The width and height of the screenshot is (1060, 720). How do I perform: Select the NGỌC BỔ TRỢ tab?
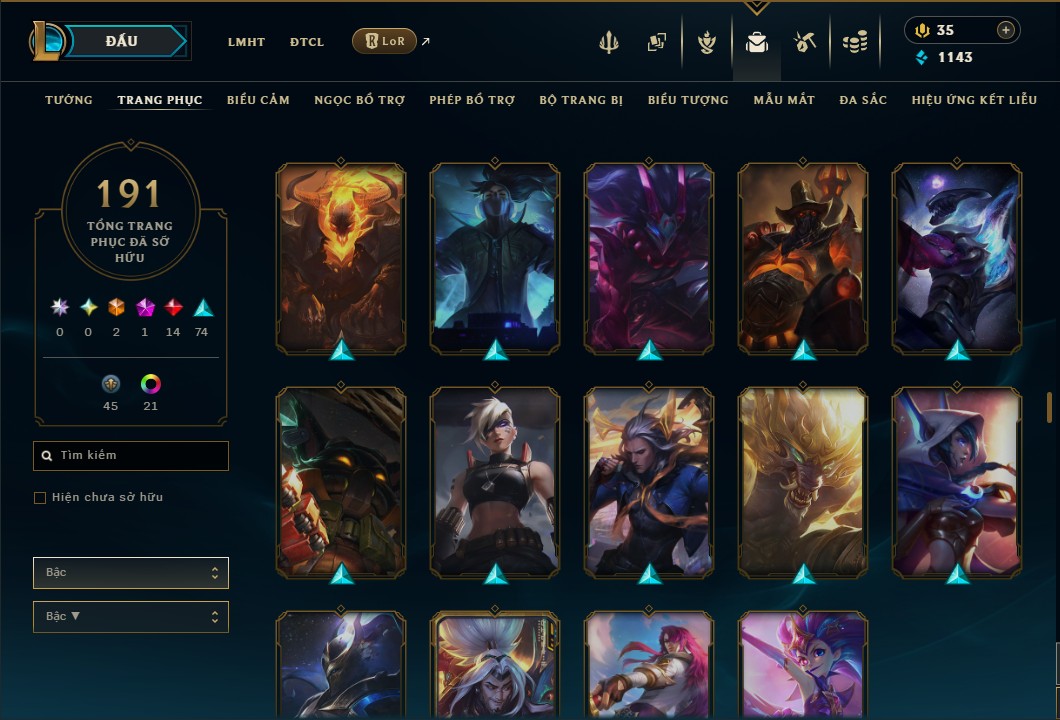(x=359, y=100)
